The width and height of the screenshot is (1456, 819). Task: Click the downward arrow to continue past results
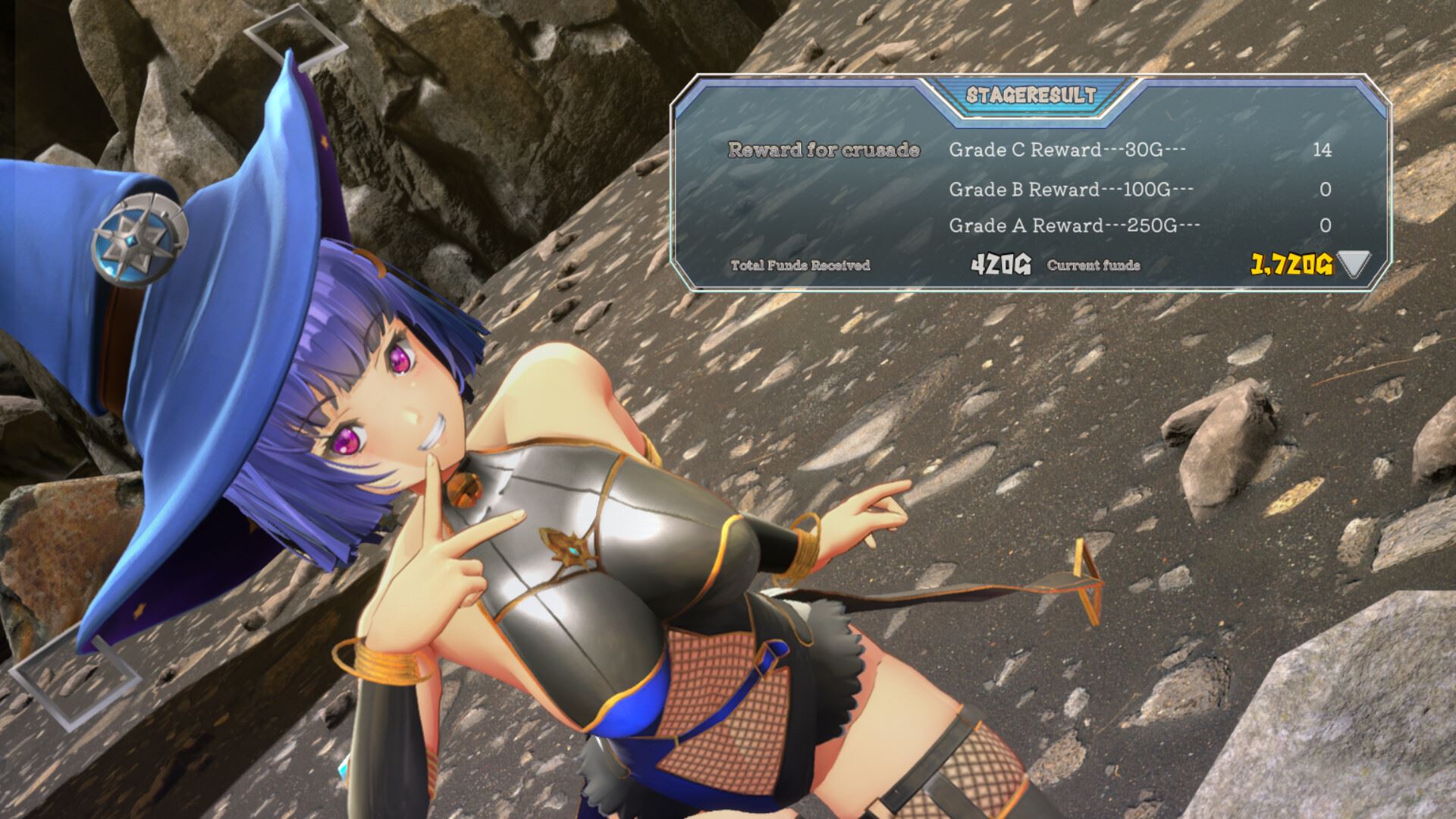pyautogui.click(x=1354, y=263)
